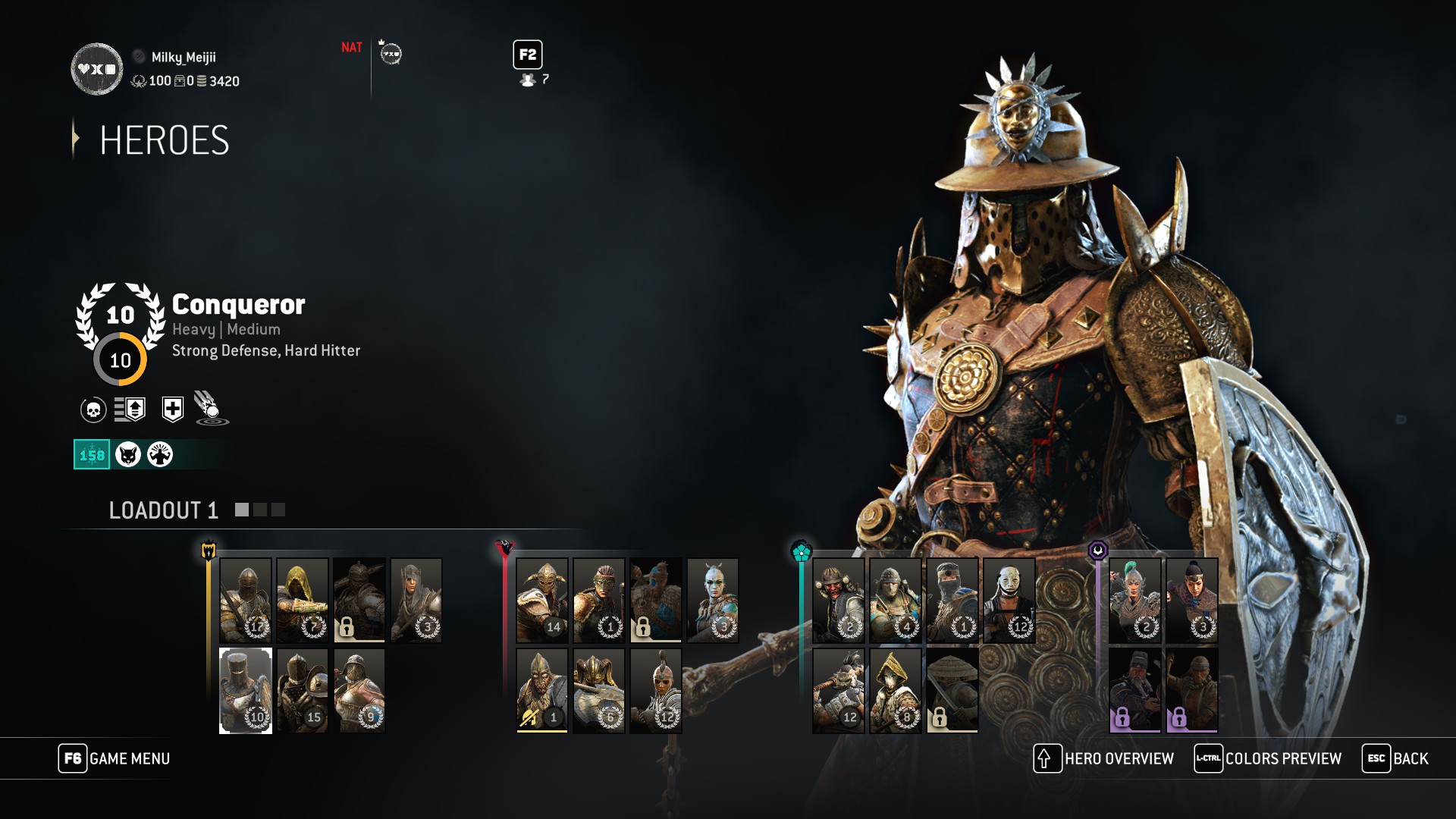This screenshot has height=819, width=1456.
Task: Choose the Wu Lin hero with reputation 3
Action: point(1192,600)
